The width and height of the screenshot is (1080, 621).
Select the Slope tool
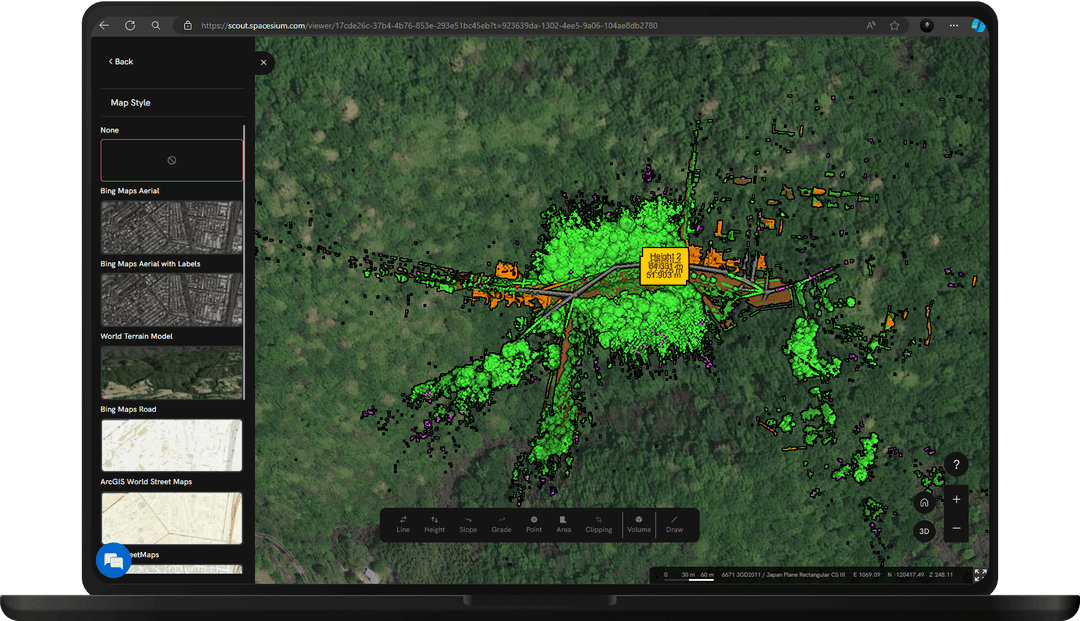point(468,524)
